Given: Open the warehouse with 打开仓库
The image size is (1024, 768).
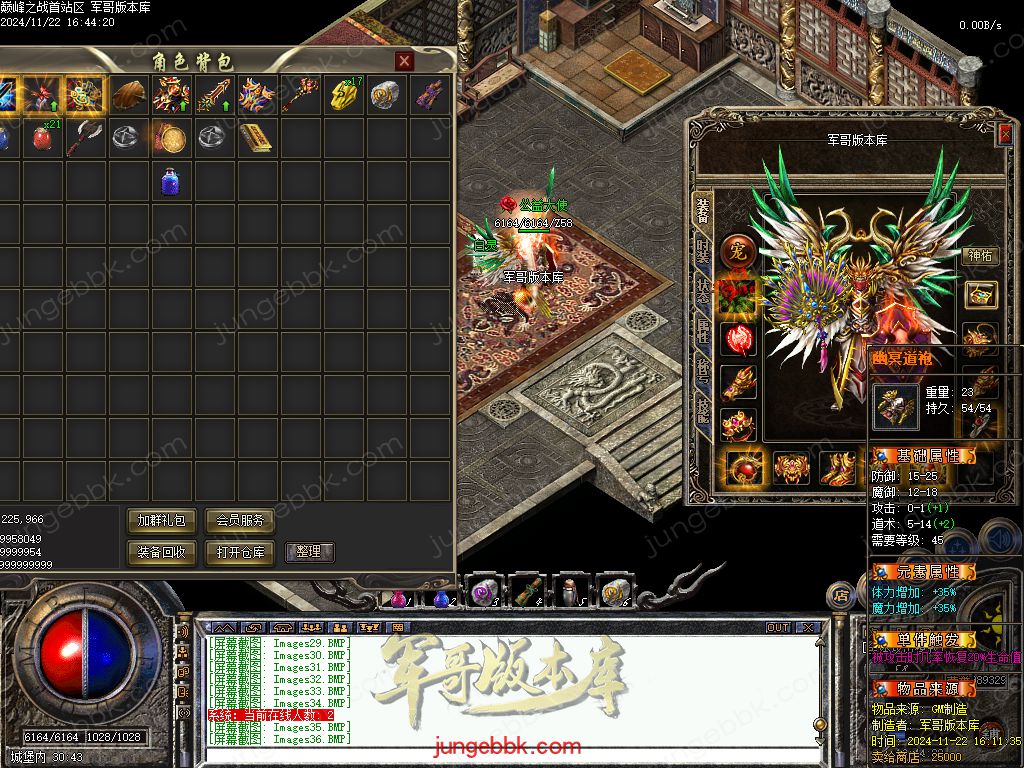Looking at the screenshot, I should [x=240, y=552].
